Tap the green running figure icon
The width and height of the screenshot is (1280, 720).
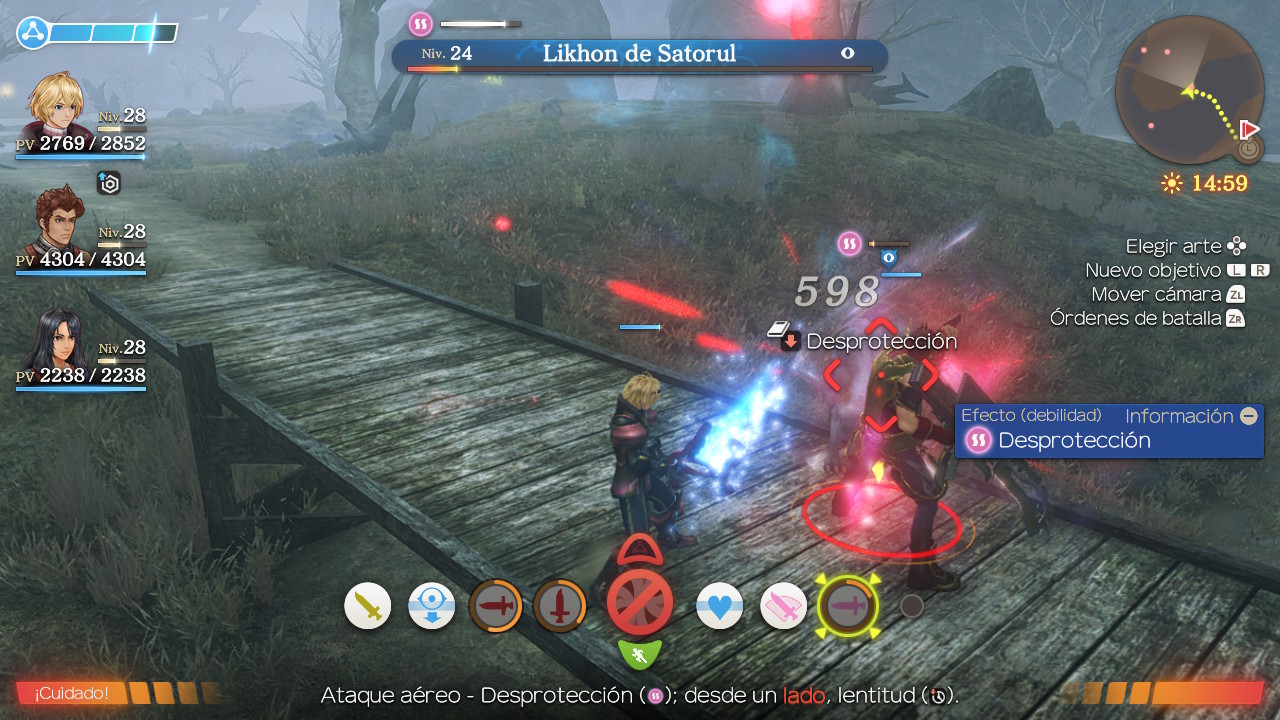point(640,655)
